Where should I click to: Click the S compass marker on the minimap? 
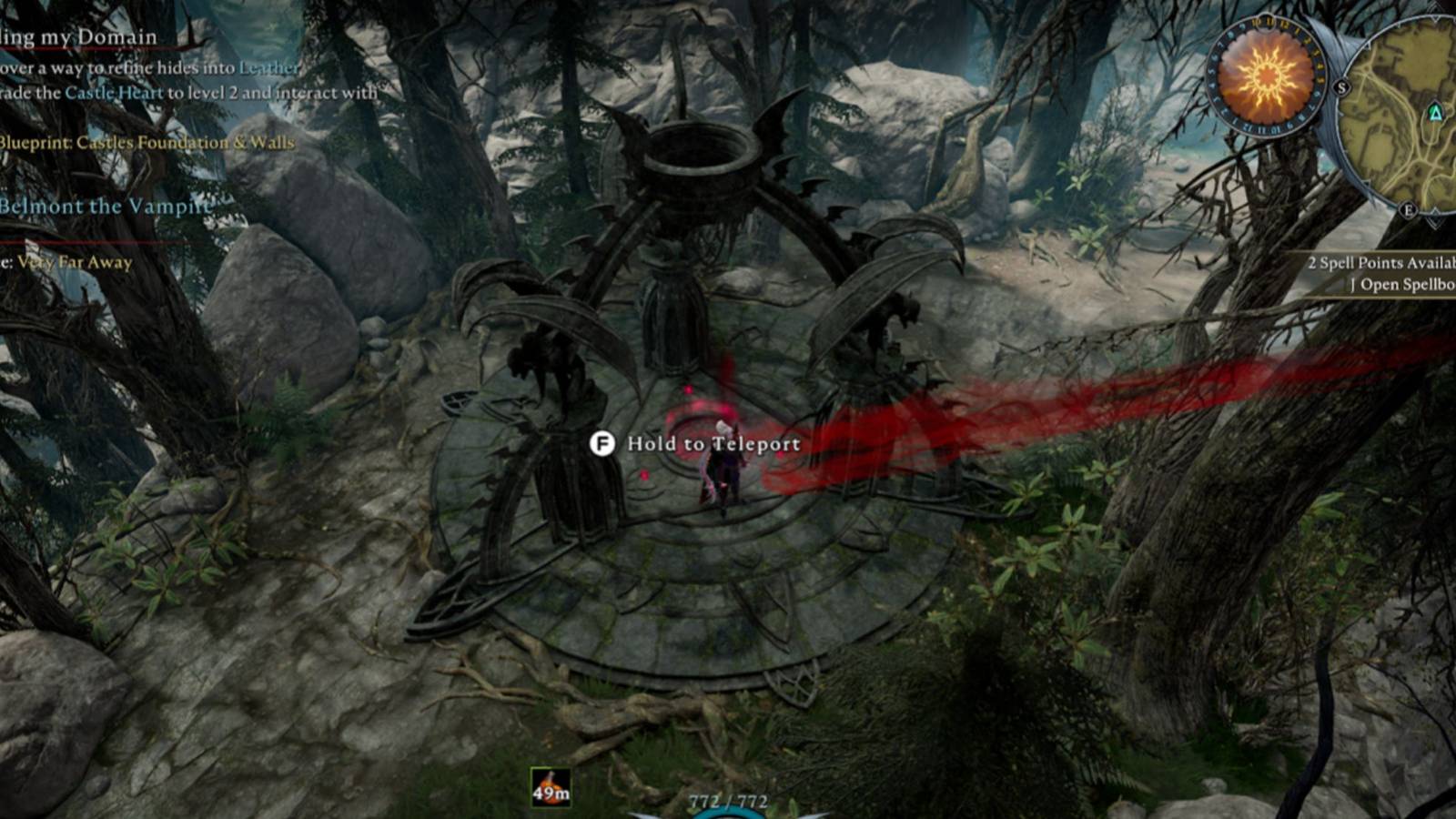point(1340,87)
